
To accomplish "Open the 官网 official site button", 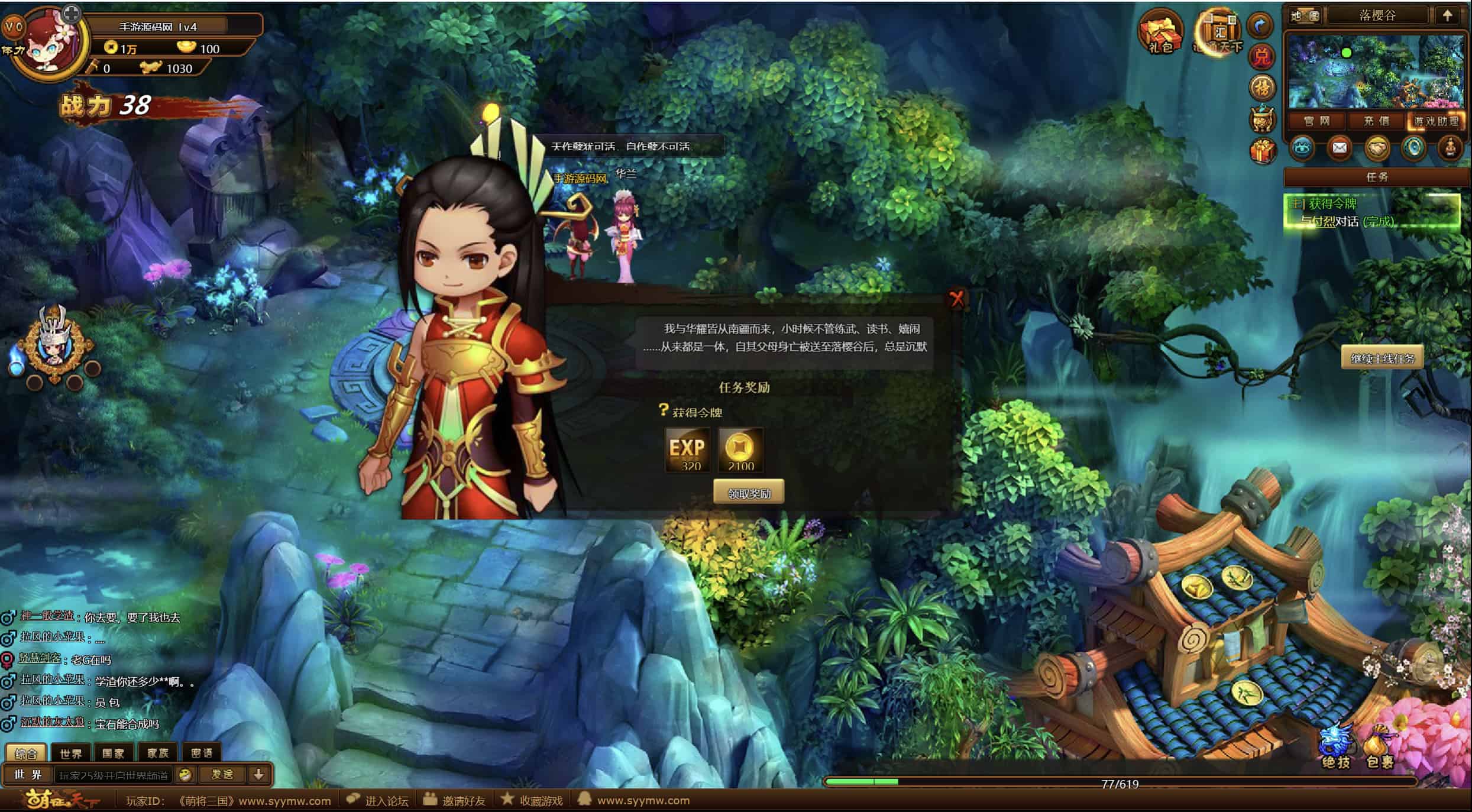I will pyautogui.click(x=1316, y=121).
